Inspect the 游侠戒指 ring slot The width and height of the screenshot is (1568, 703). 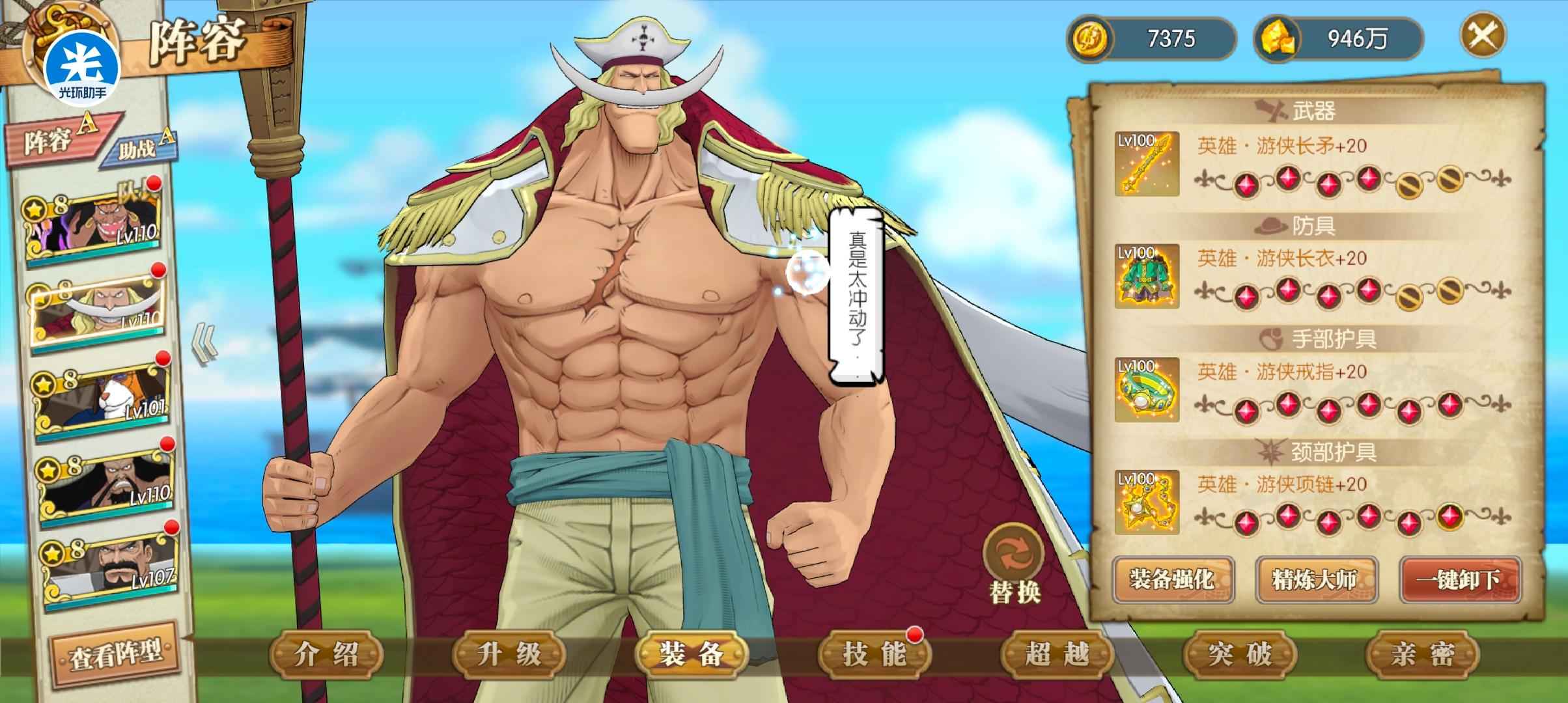click(1147, 389)
